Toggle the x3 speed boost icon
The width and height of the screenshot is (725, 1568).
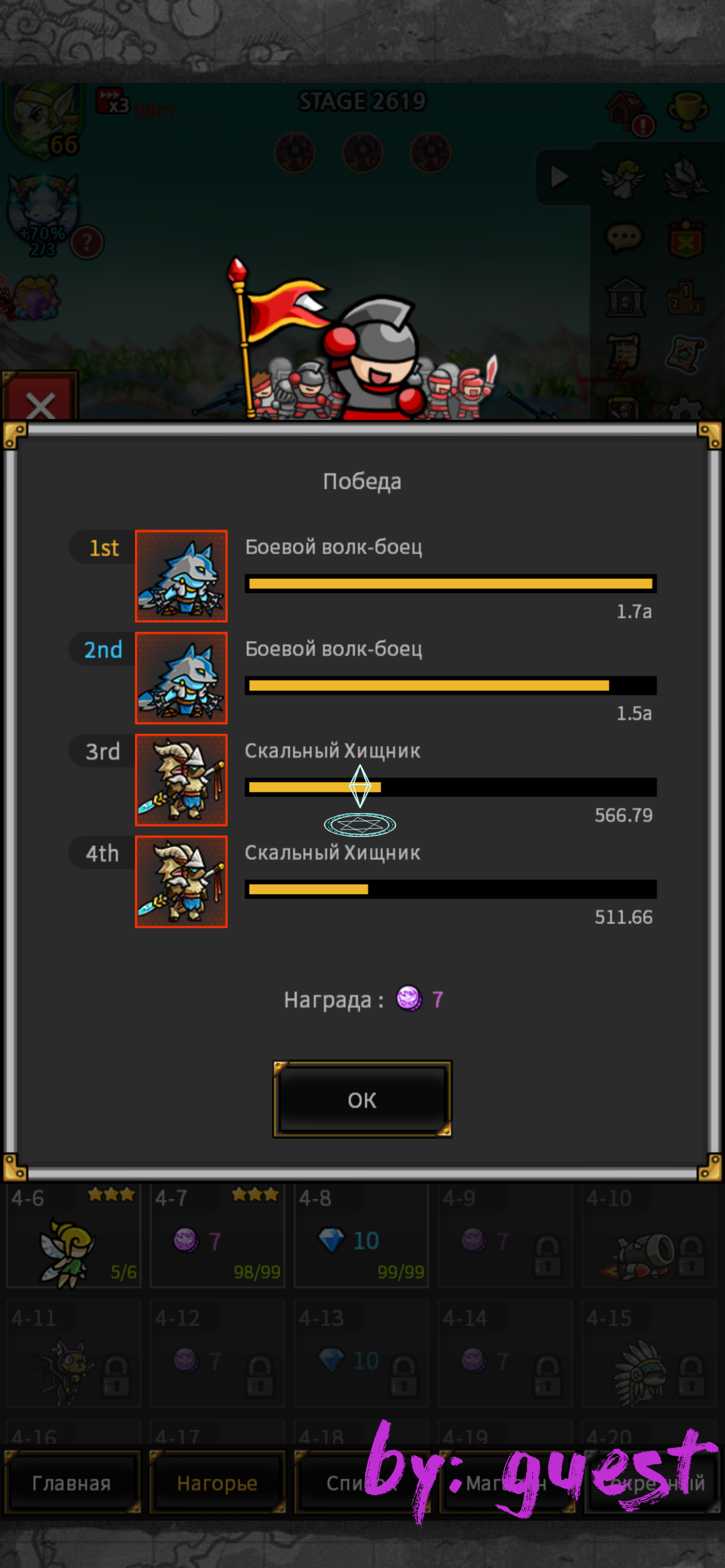pos(113,102)
